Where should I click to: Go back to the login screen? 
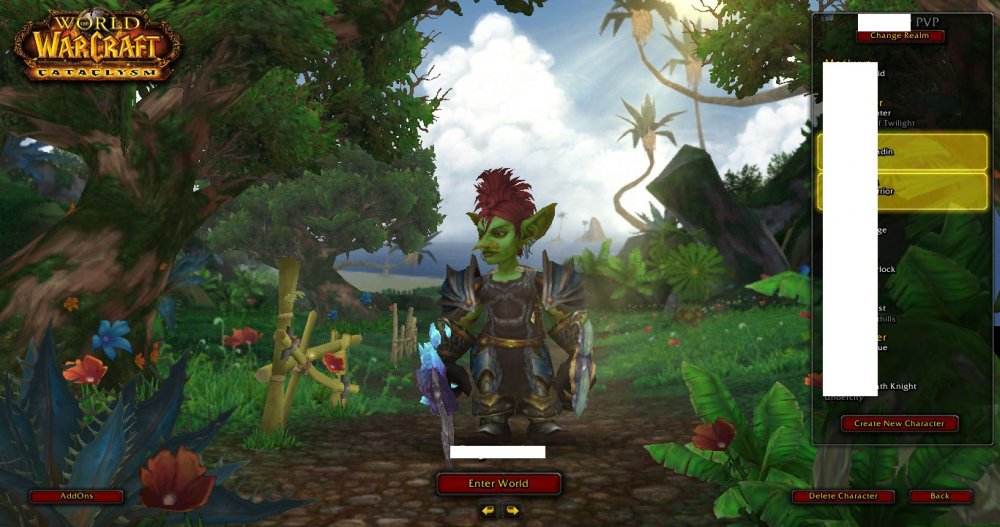coord(940,496)
